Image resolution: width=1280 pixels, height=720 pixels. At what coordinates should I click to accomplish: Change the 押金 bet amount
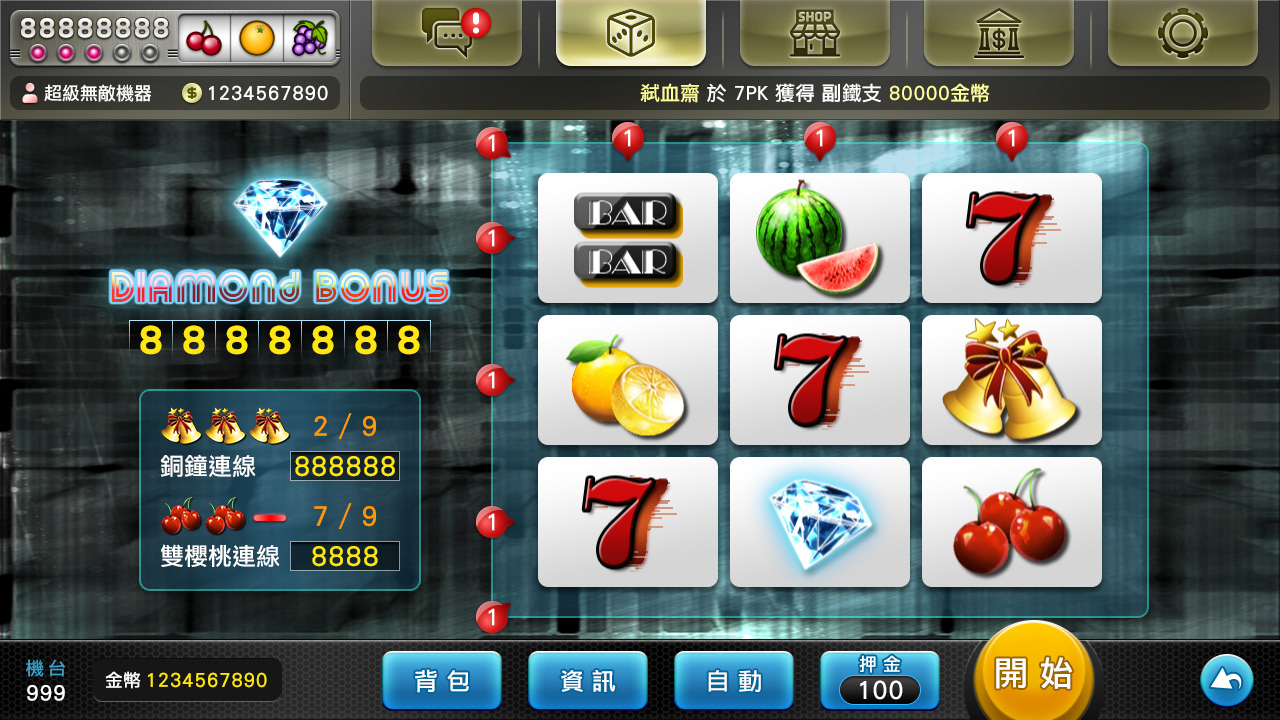880,681
